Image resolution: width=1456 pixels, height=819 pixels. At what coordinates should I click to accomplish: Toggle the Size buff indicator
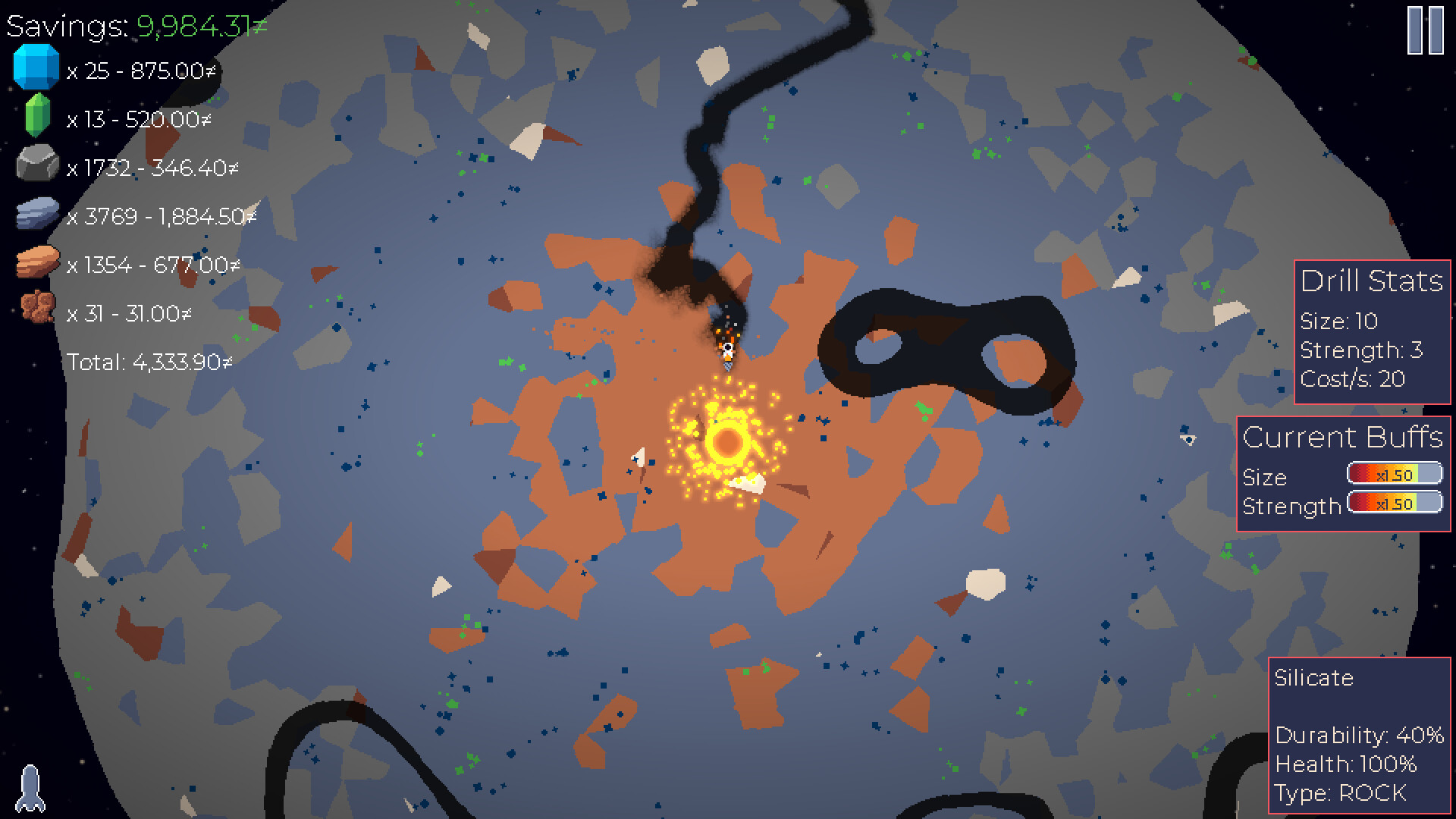coord(1394,473)
